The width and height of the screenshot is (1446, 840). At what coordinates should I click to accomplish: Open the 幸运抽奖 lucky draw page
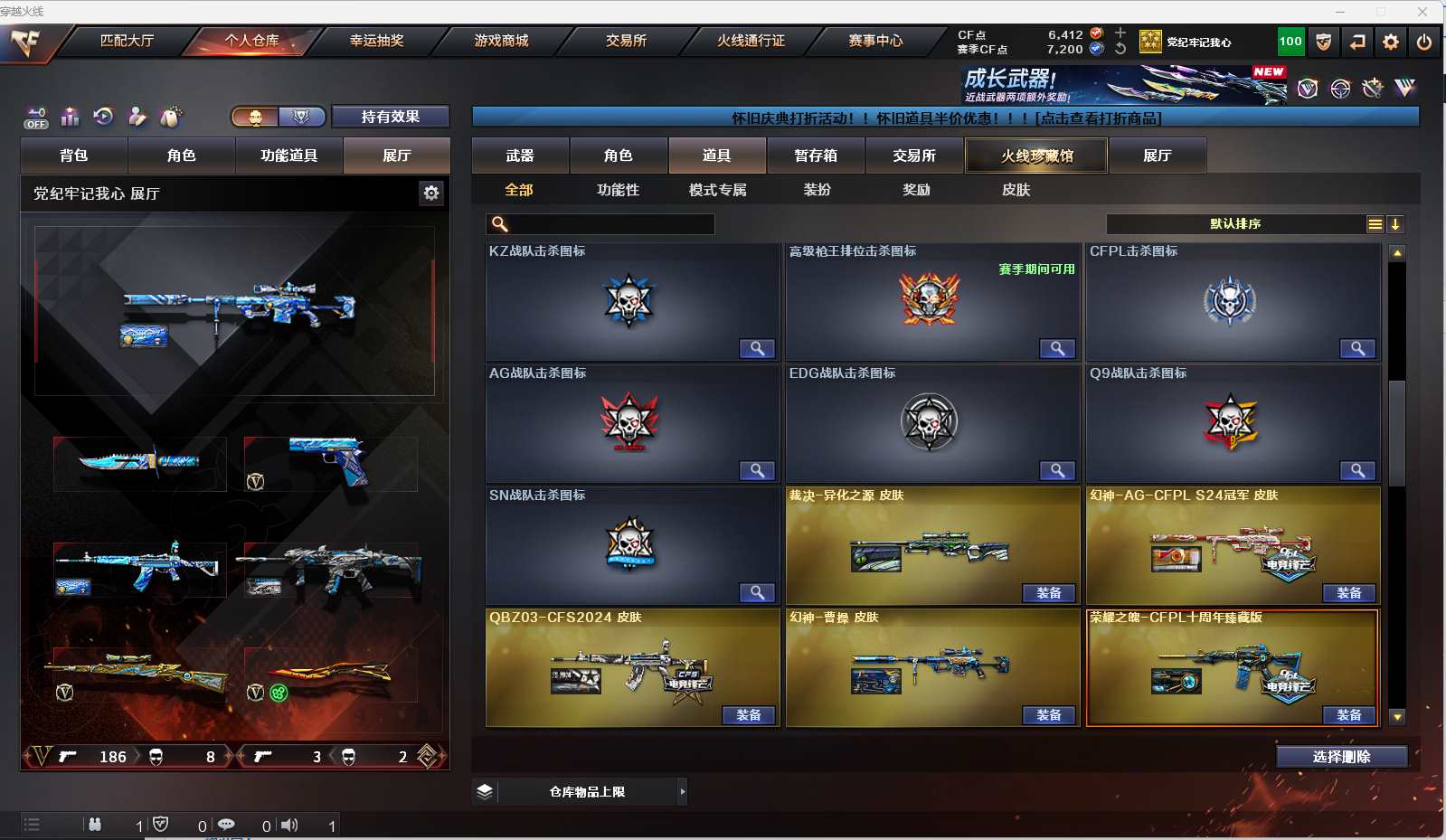[376, 41]
